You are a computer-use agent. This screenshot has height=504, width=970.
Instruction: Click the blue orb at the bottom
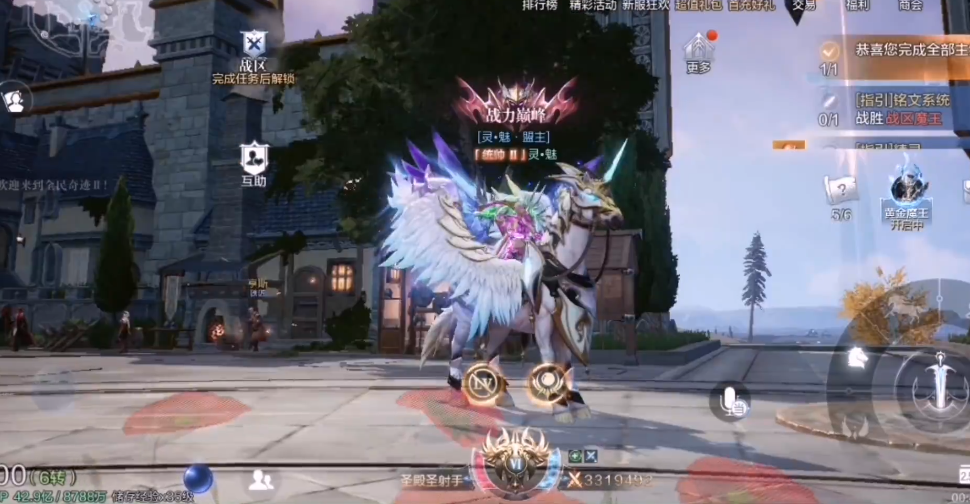point(198,478)
